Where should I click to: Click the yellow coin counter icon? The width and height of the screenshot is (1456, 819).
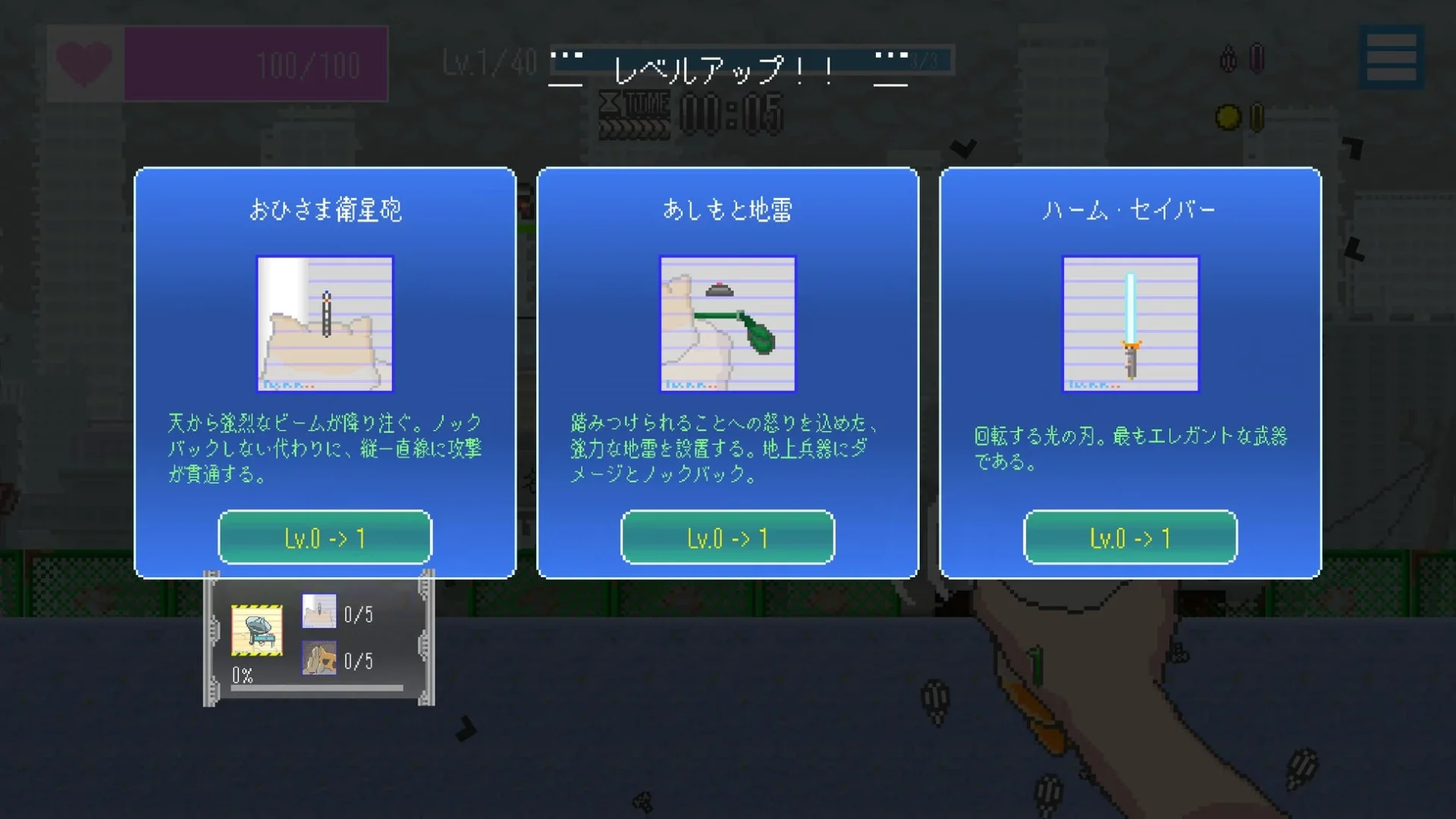click(1227, 116)
